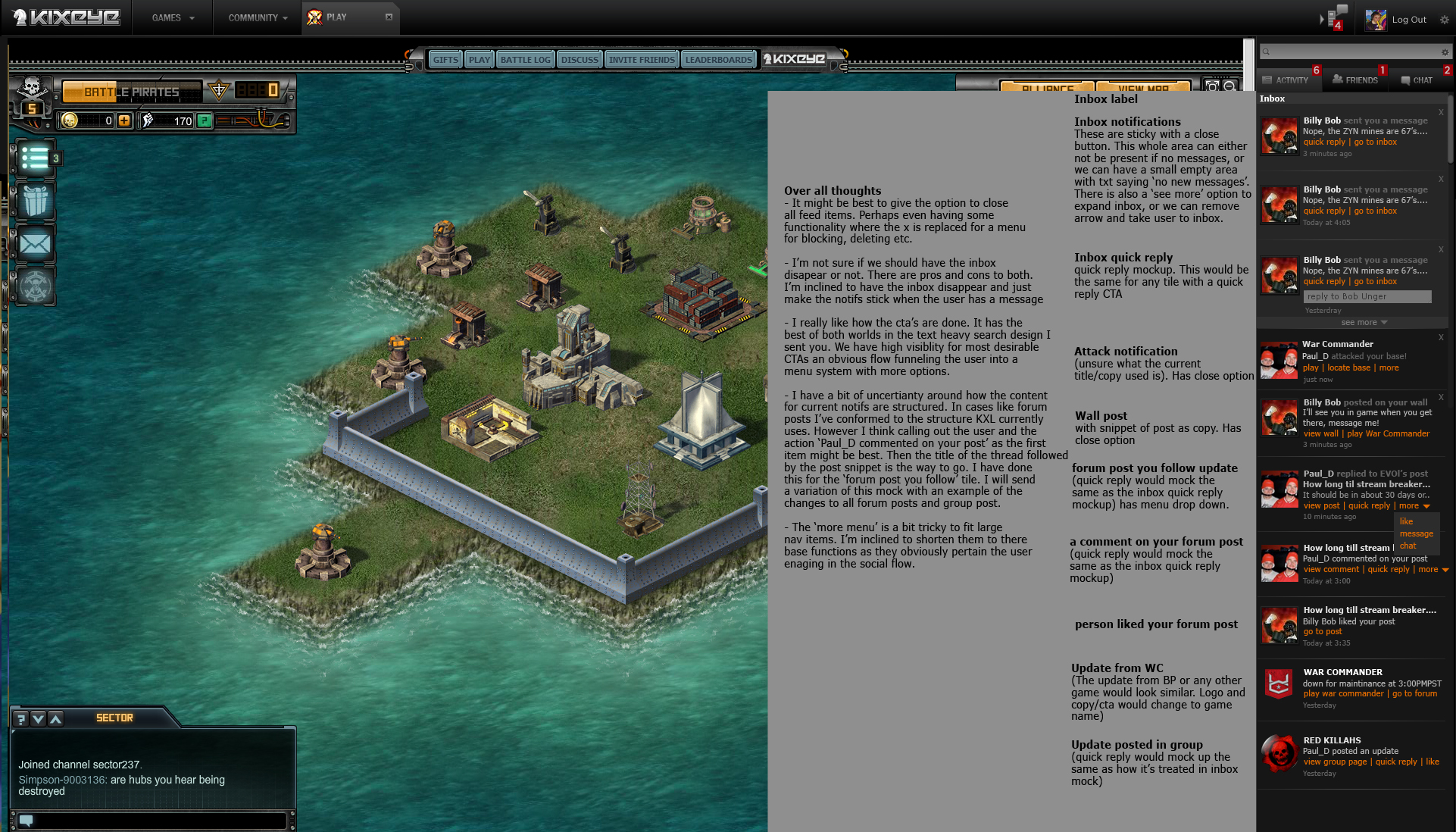Click the BATTLE LOG button

tap(525, 60)
